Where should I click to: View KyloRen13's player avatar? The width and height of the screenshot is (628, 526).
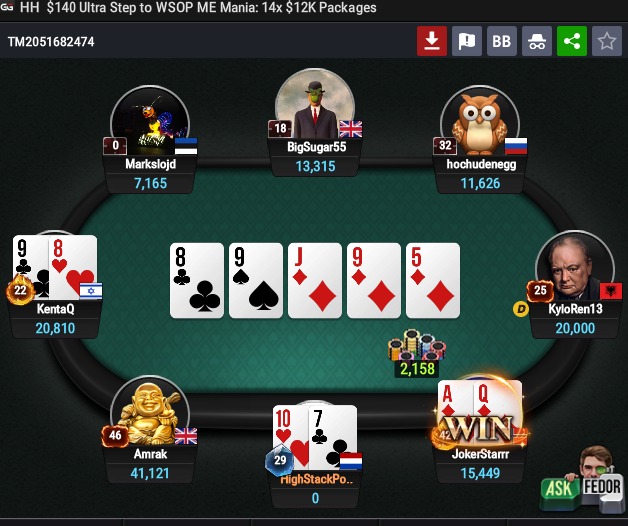[573, 270]
